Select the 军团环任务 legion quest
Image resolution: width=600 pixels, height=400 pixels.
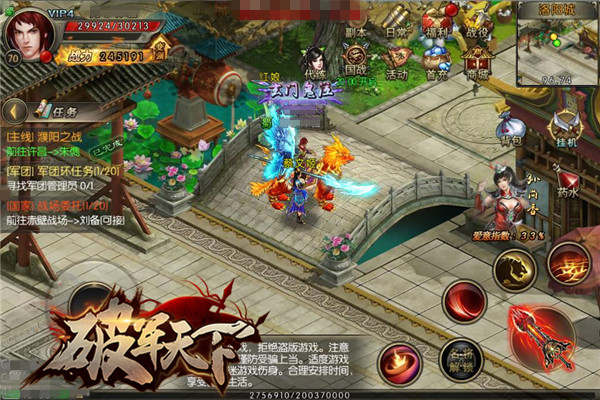70,171
